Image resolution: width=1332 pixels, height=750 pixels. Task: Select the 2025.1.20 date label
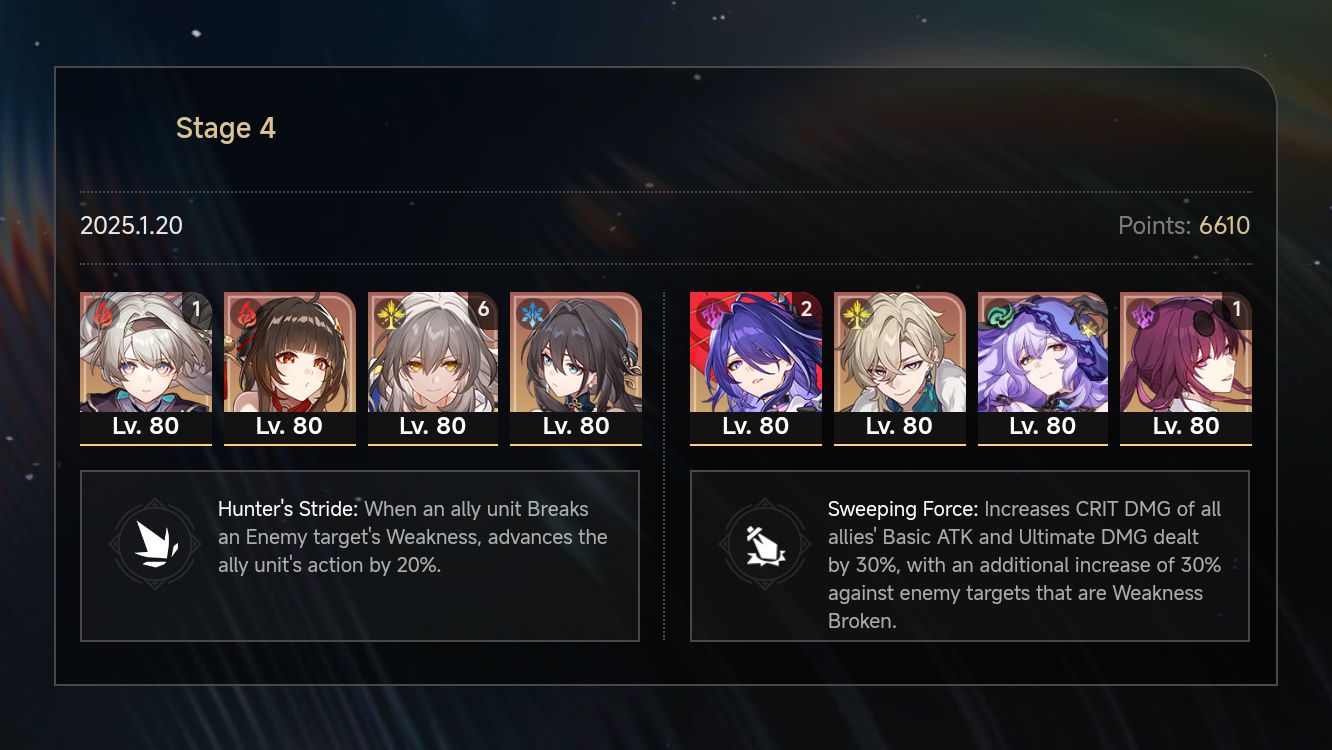pos(131,226)
